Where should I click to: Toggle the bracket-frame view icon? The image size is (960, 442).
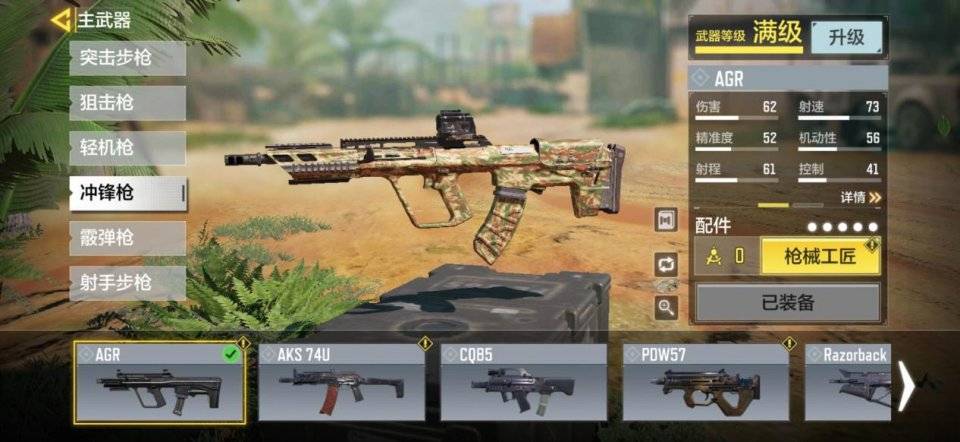coord(666,220)
